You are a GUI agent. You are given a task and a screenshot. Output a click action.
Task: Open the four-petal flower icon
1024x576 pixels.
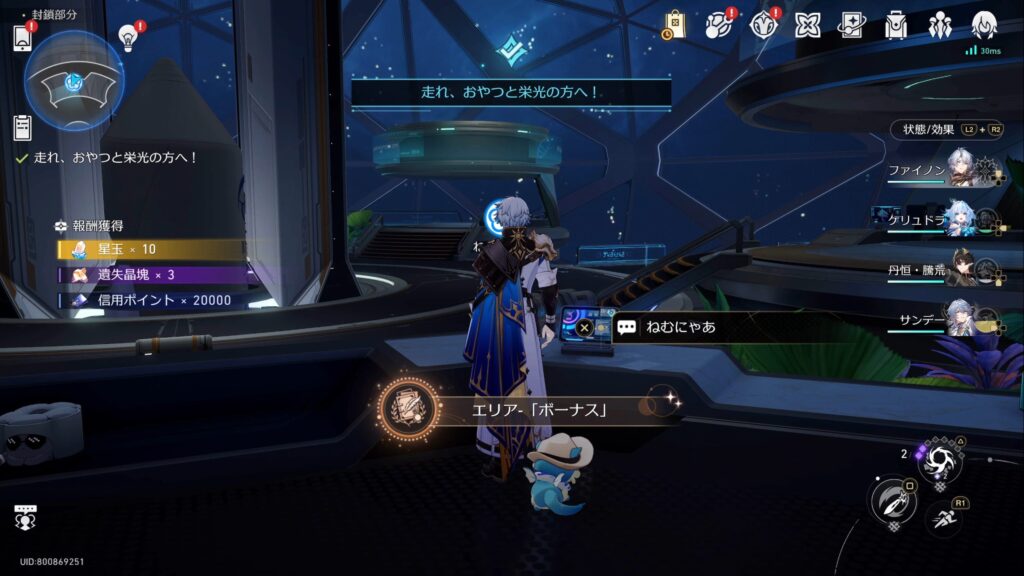[x=807, y=25]
